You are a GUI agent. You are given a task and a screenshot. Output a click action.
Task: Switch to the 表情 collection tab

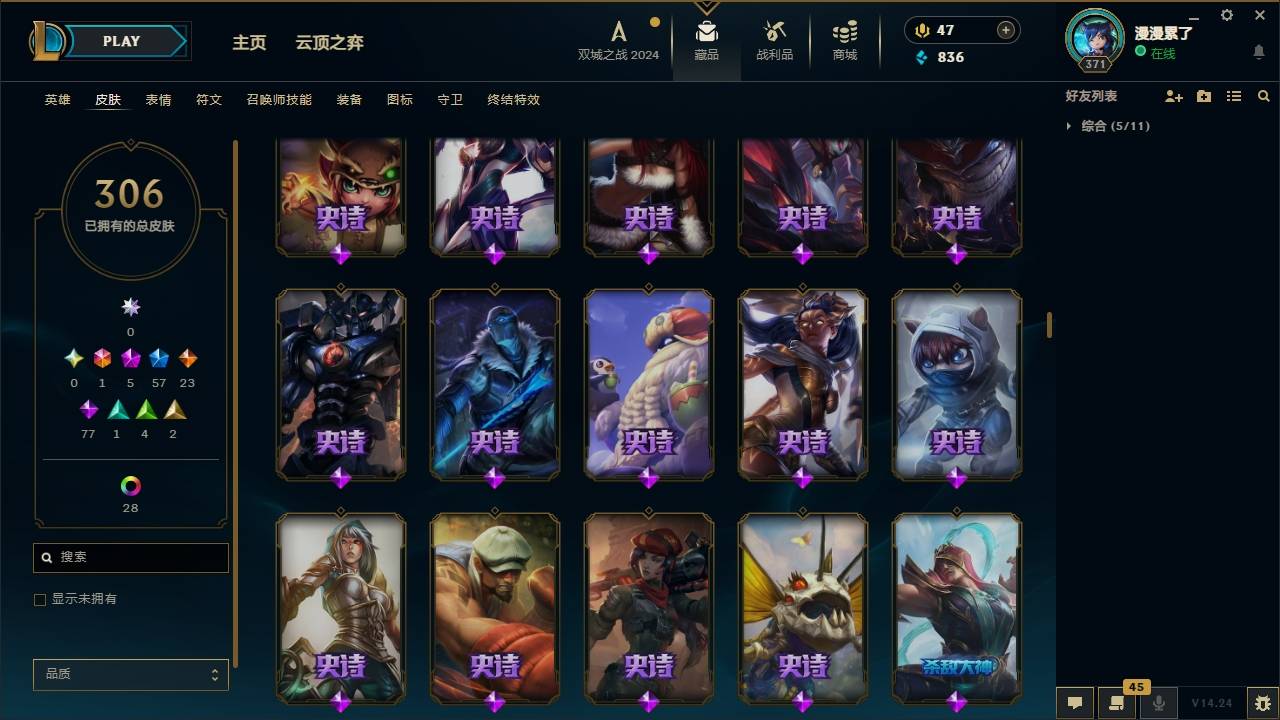click(159, 99)
